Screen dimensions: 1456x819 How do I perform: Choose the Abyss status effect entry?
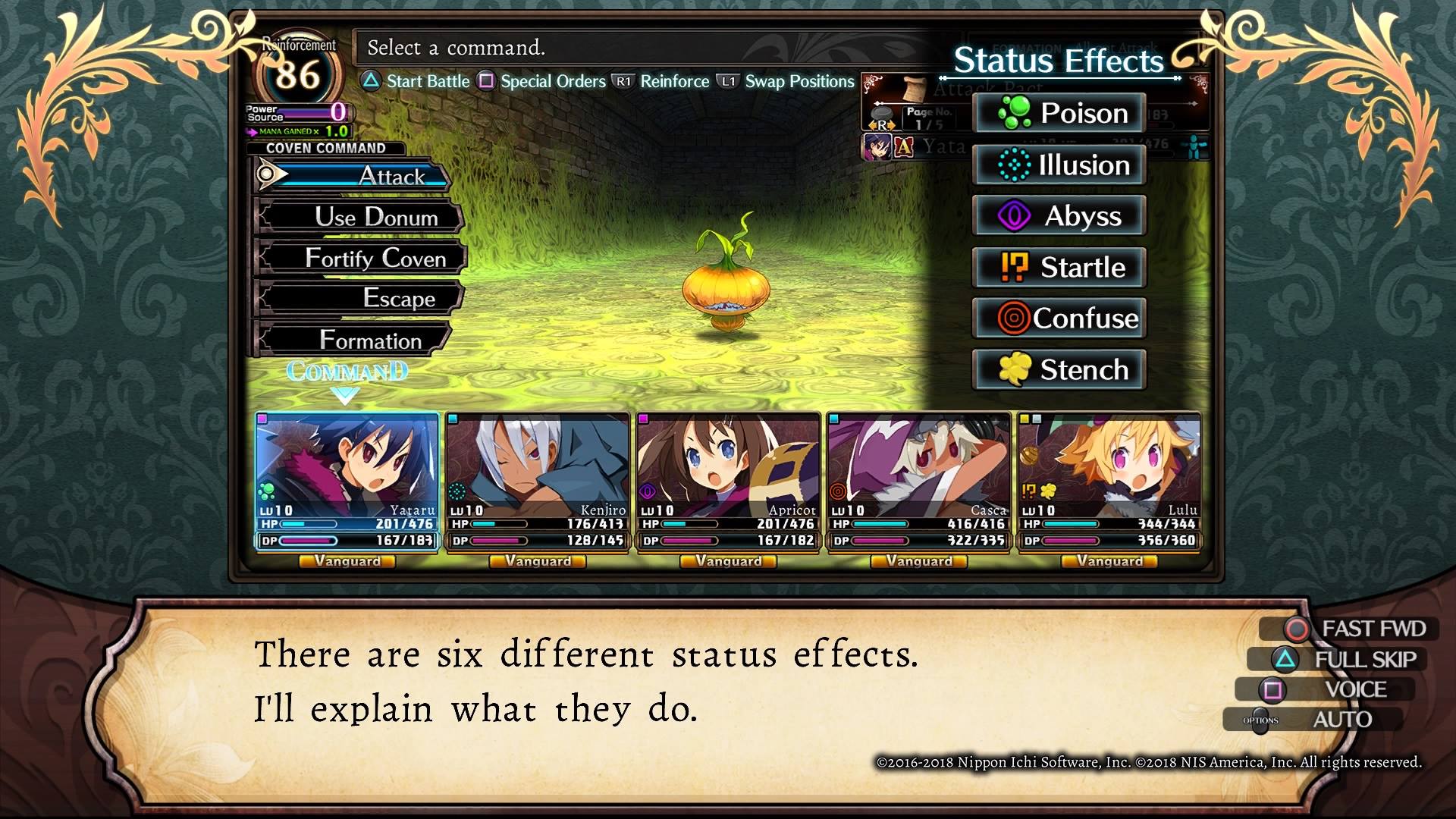tap(1059, 216)
